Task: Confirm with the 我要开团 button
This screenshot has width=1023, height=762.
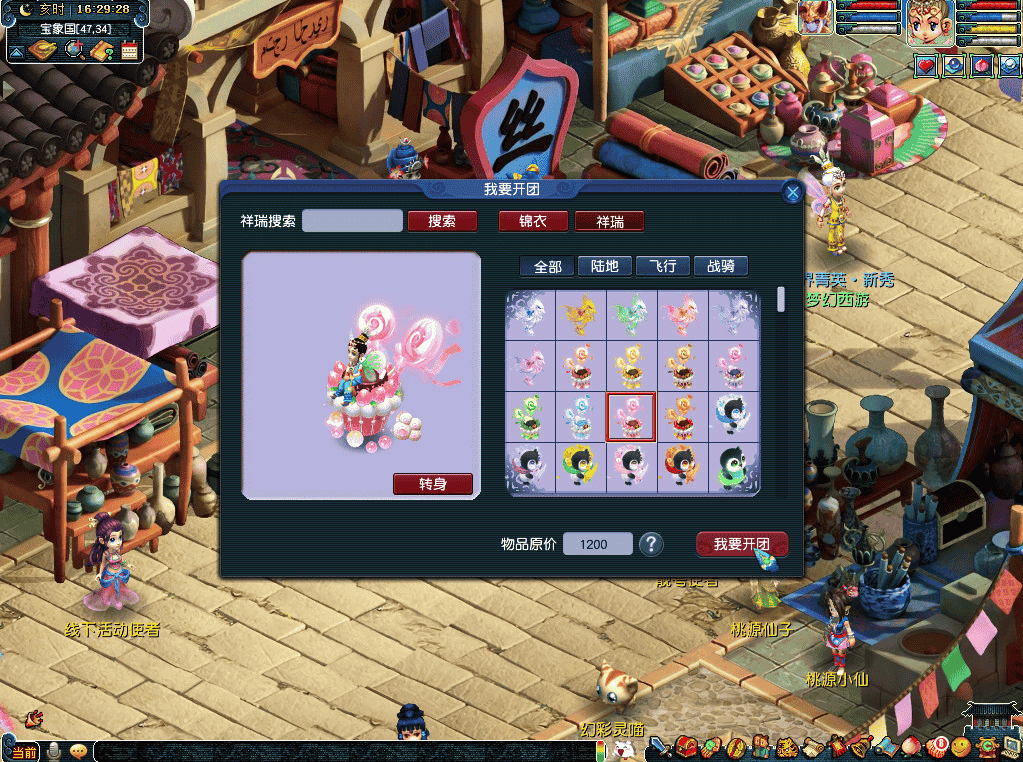Action: tap(741, 544)
